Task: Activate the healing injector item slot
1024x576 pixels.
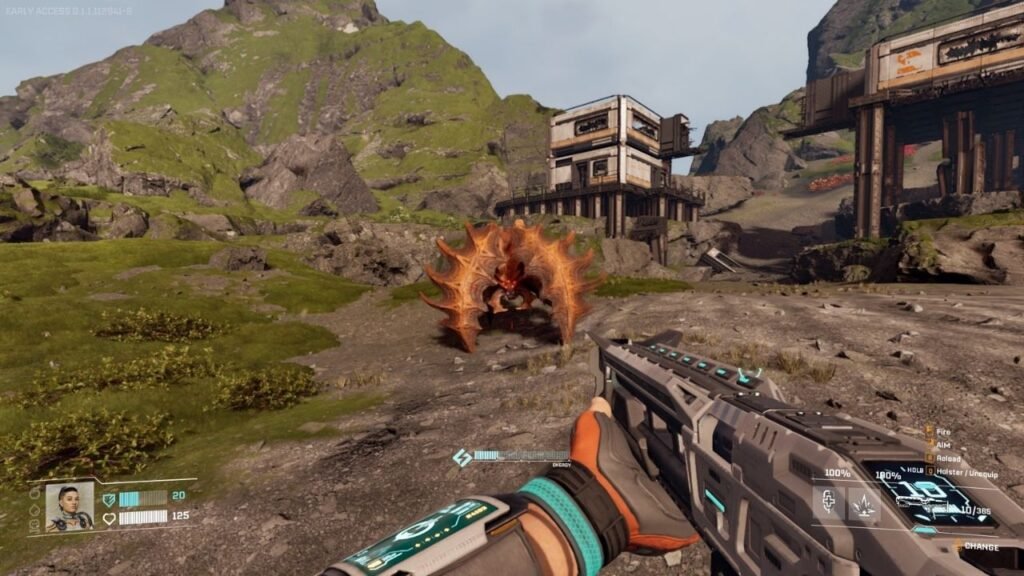Action: pos(829,502)
